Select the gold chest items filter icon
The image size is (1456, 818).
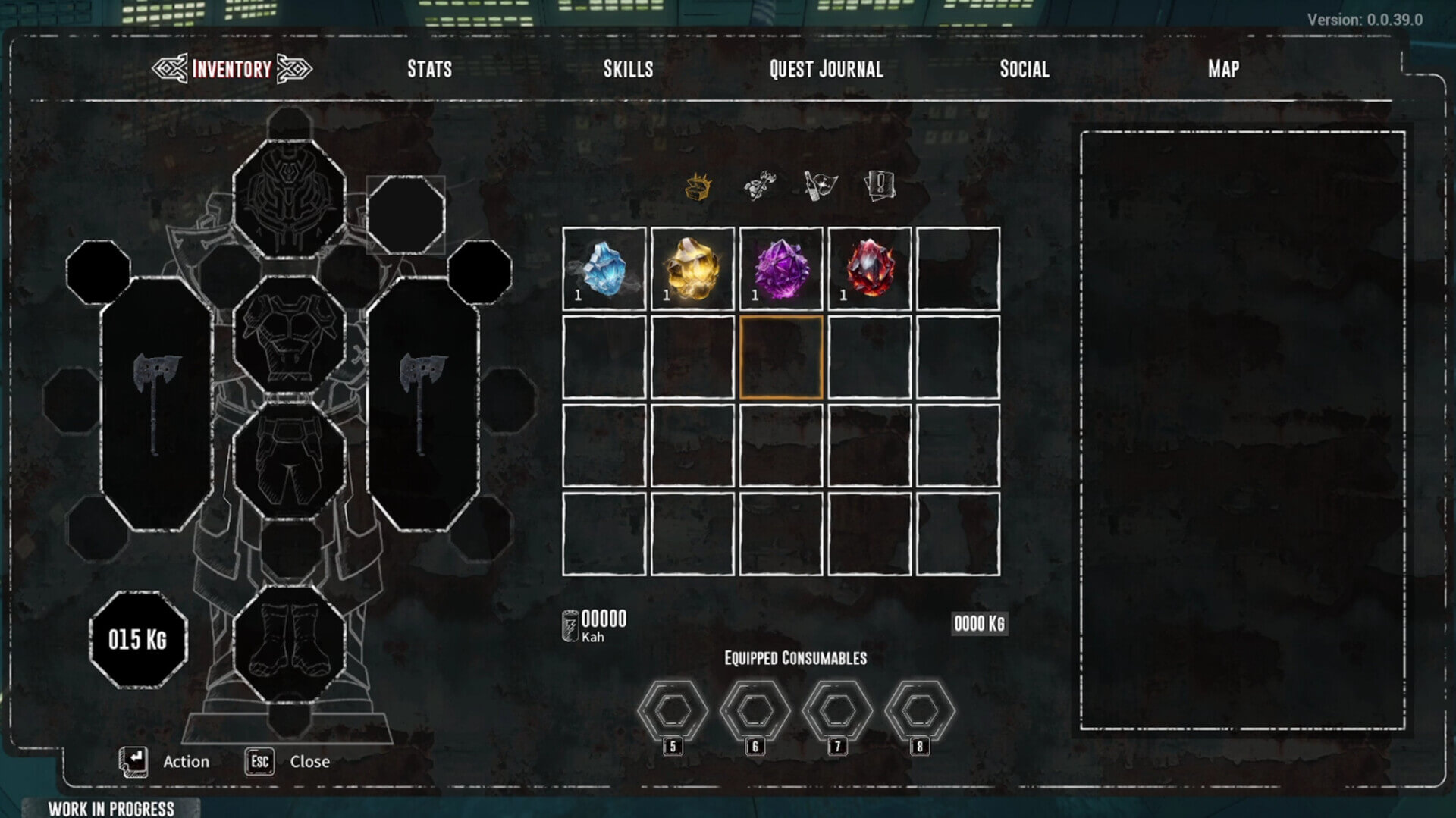coord(698,184)
